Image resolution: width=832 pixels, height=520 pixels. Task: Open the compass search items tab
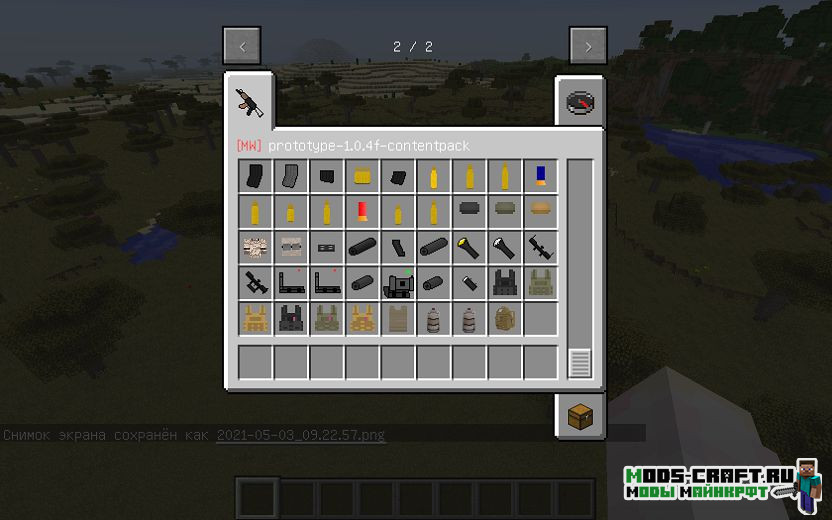[579, 103]
